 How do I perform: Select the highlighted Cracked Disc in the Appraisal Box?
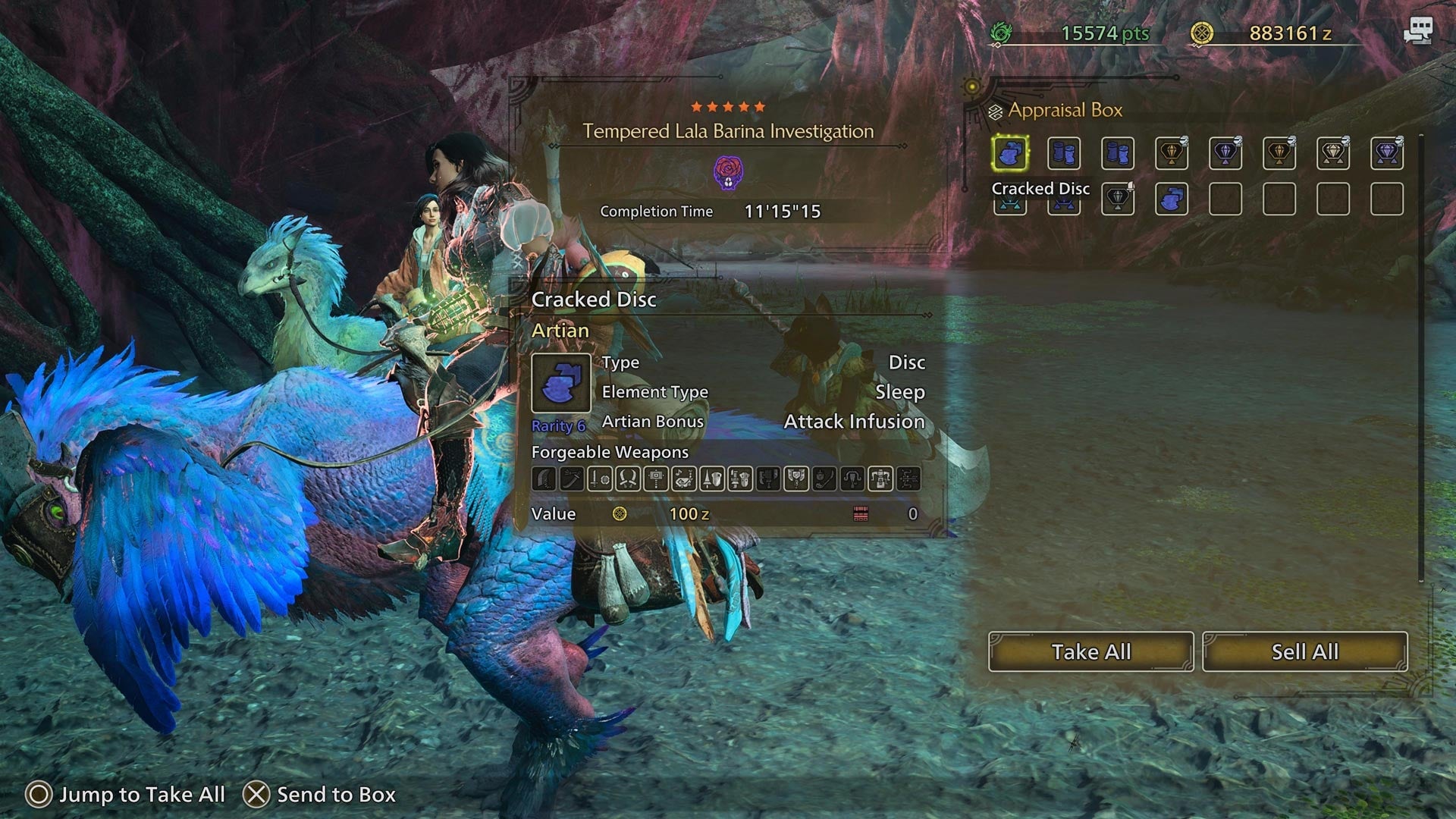click(1011, 153)
